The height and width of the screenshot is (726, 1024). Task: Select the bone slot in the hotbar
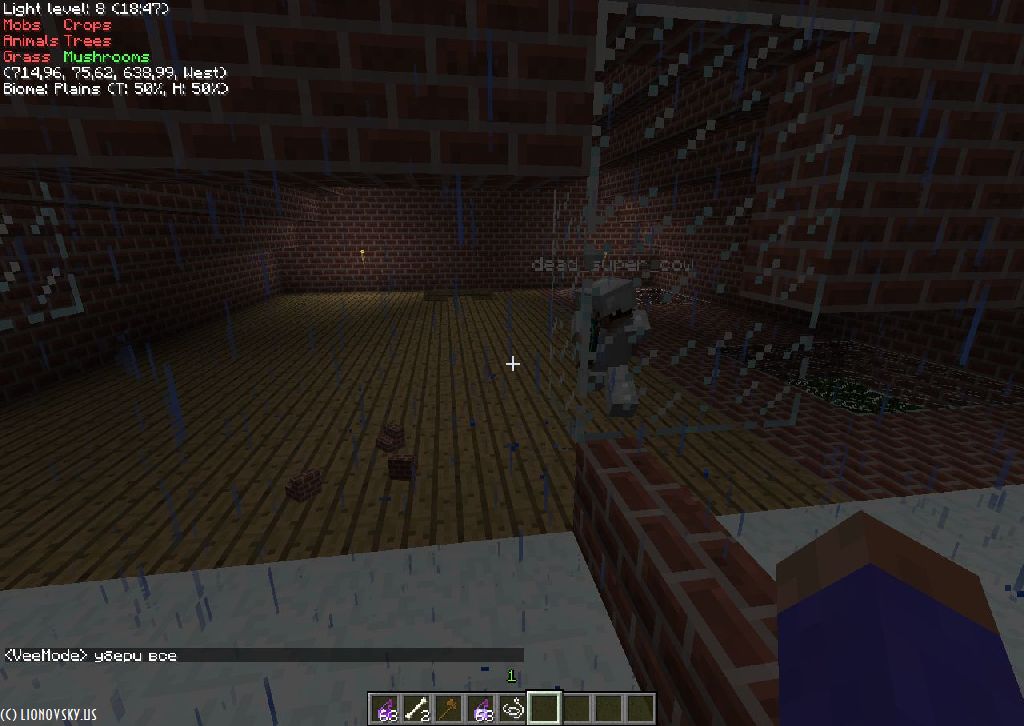pyautogui.click(x=415, y=709)
